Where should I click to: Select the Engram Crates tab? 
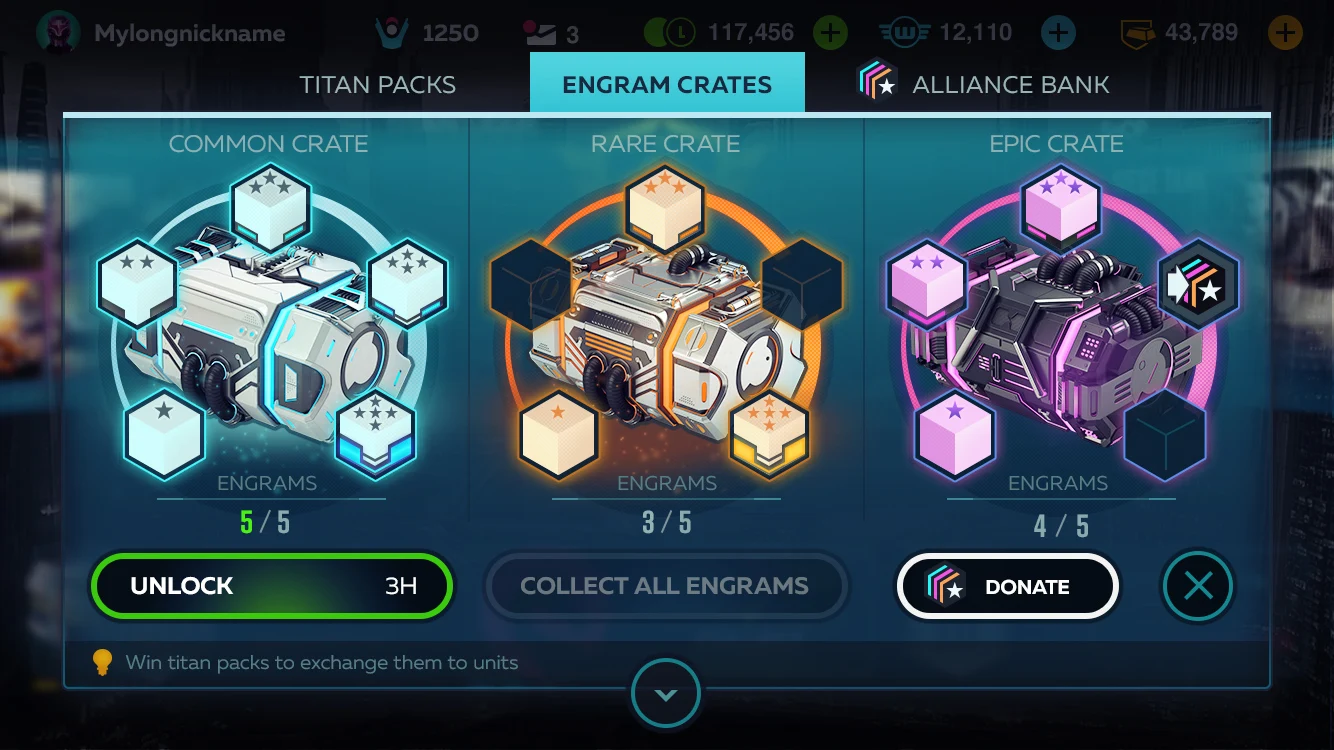coord(667,84)
